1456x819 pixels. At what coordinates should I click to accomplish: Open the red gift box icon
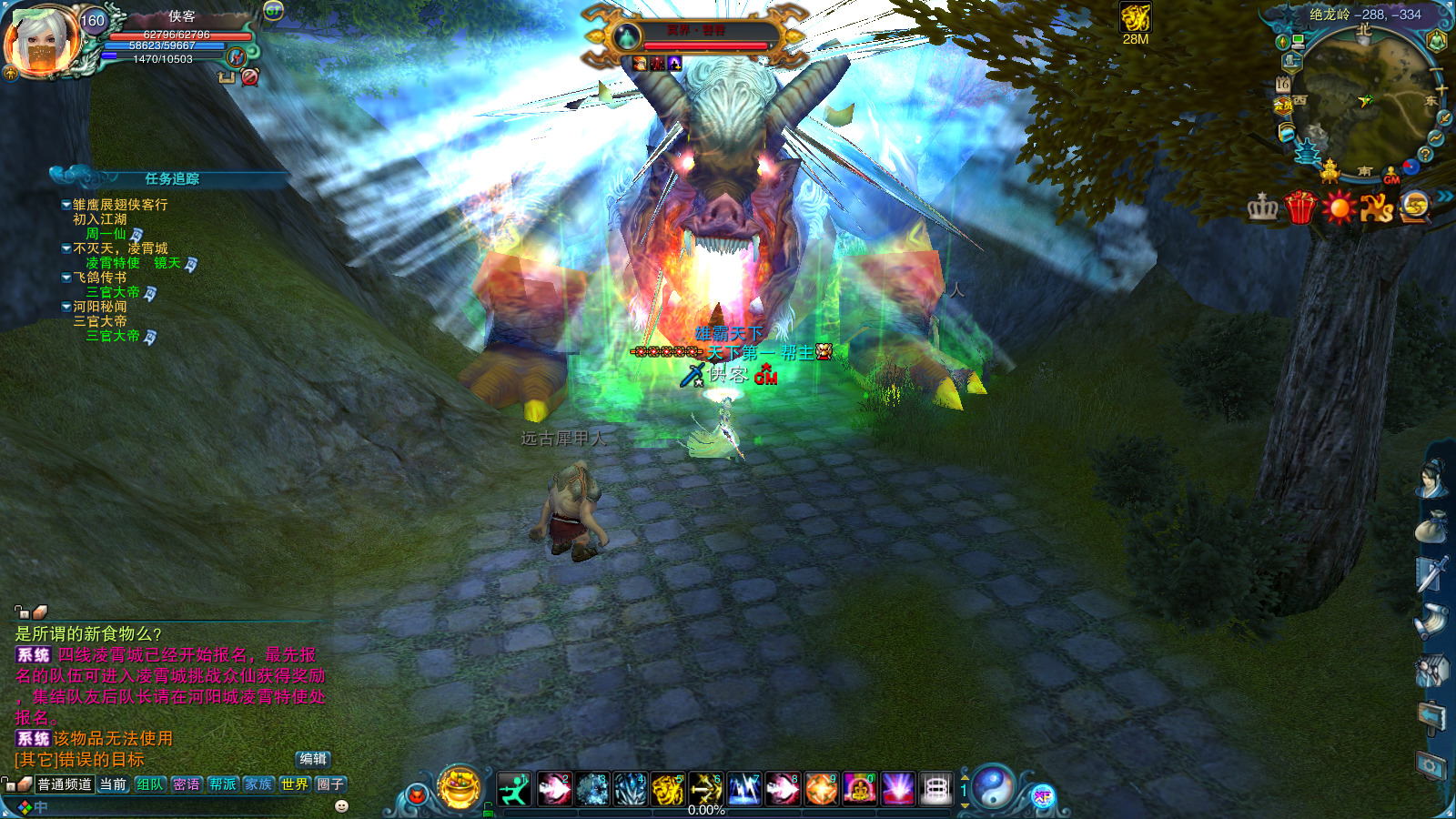click(x=1300, y=207)
